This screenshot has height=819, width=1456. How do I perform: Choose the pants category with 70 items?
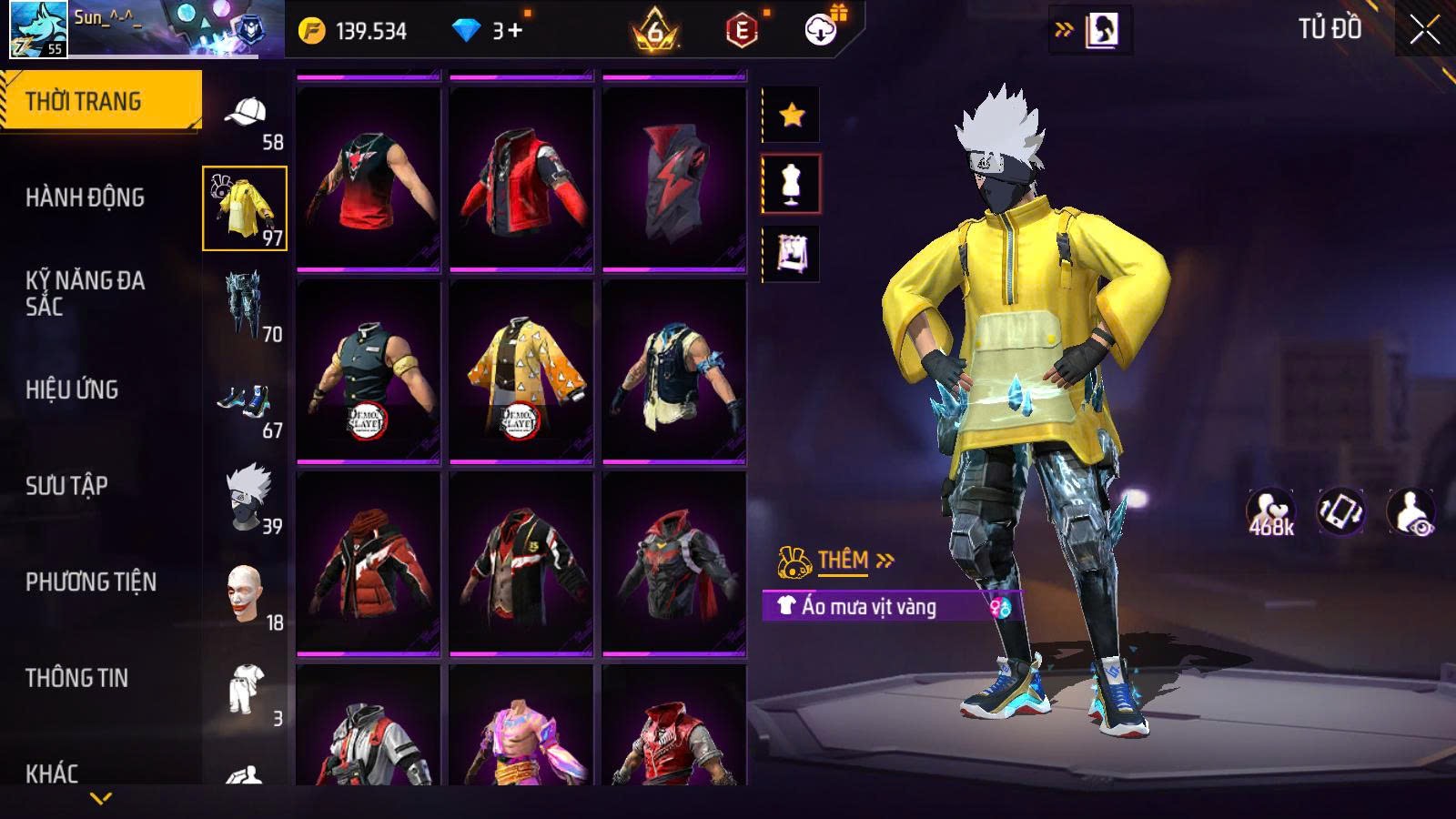[x=246, y=305]
